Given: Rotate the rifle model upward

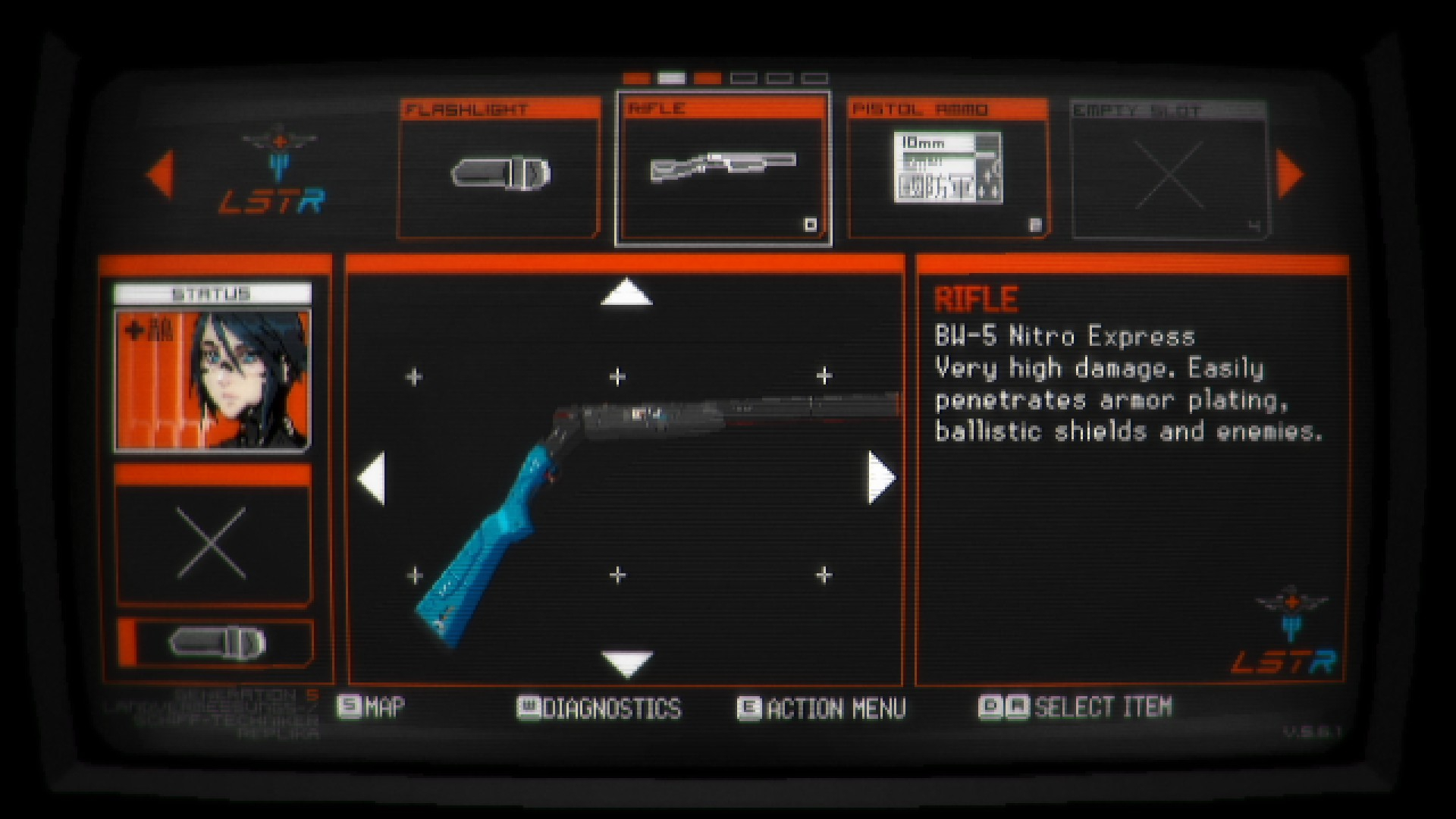Looking at the screenshot, I should tap(626, 293).
